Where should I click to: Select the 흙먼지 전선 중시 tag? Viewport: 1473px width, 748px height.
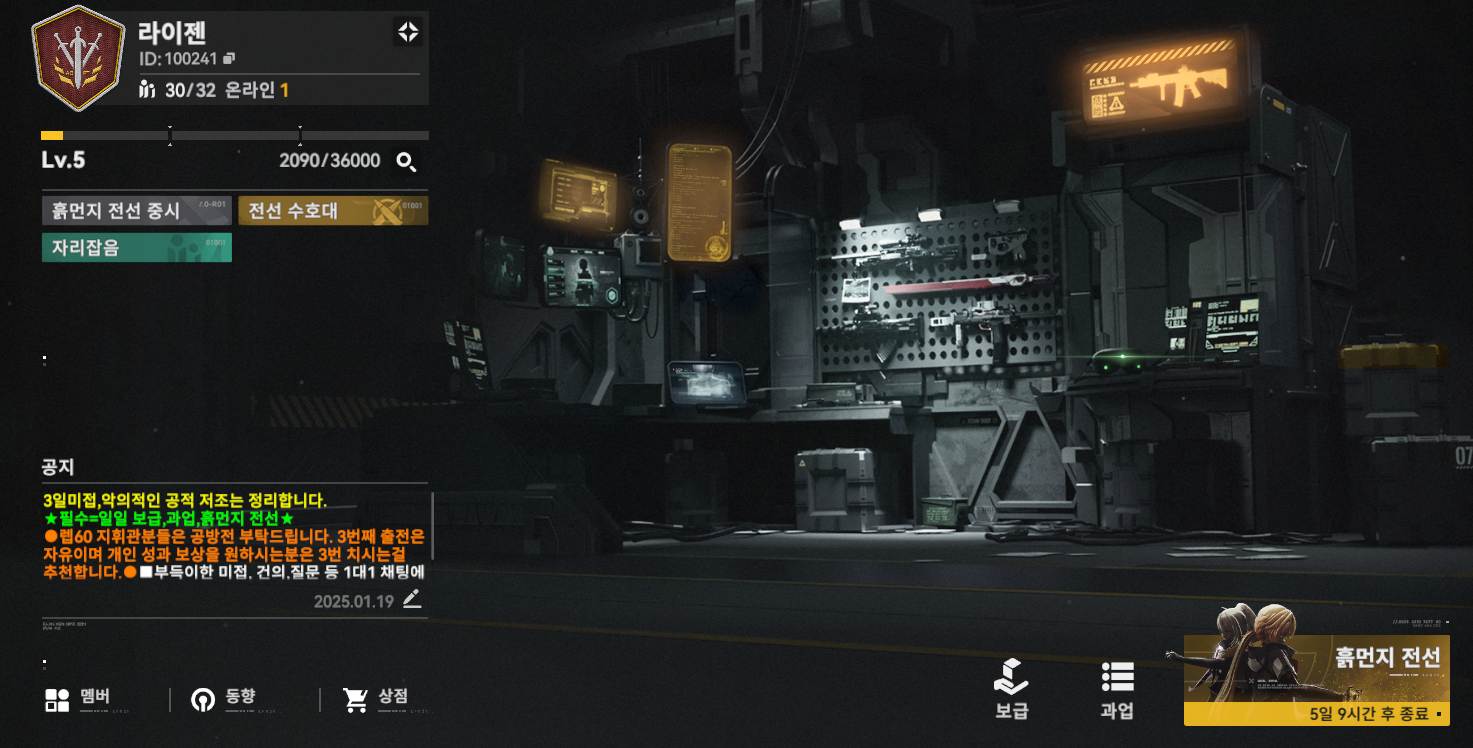136,211
